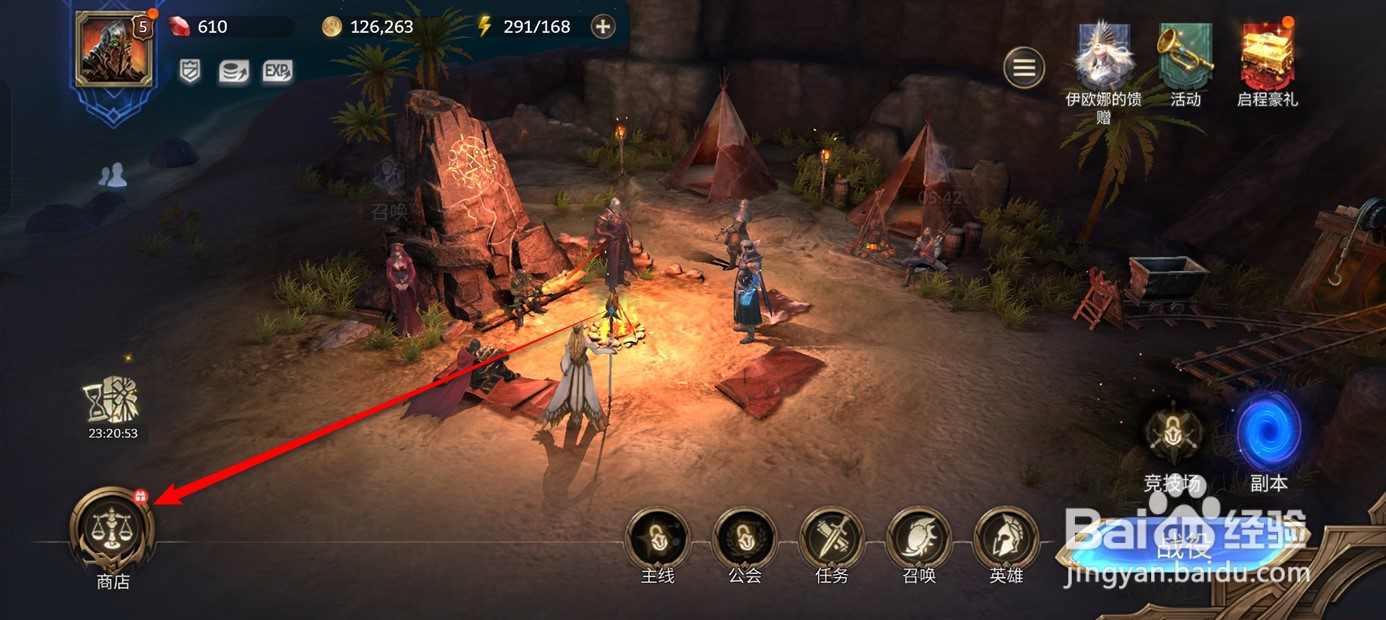Open 伊欧娜的馈赠 gift banner

pos(1103,58)
